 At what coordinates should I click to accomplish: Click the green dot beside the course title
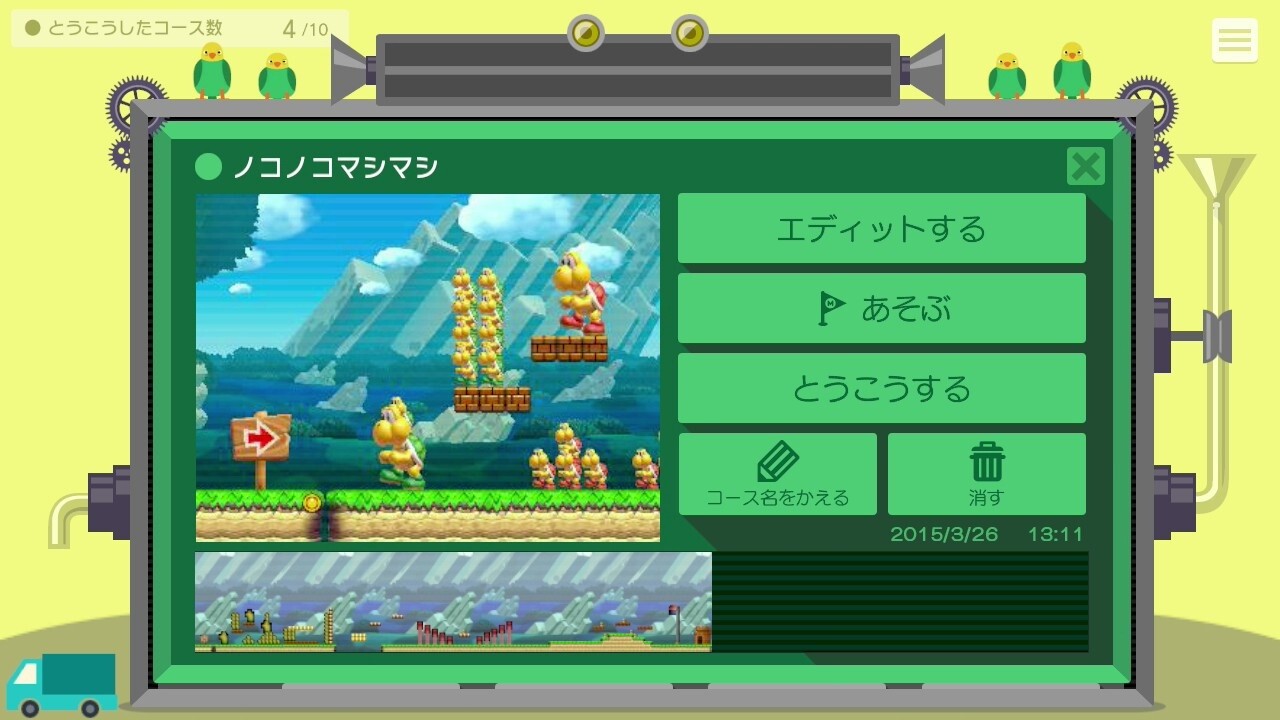point(208,166)
